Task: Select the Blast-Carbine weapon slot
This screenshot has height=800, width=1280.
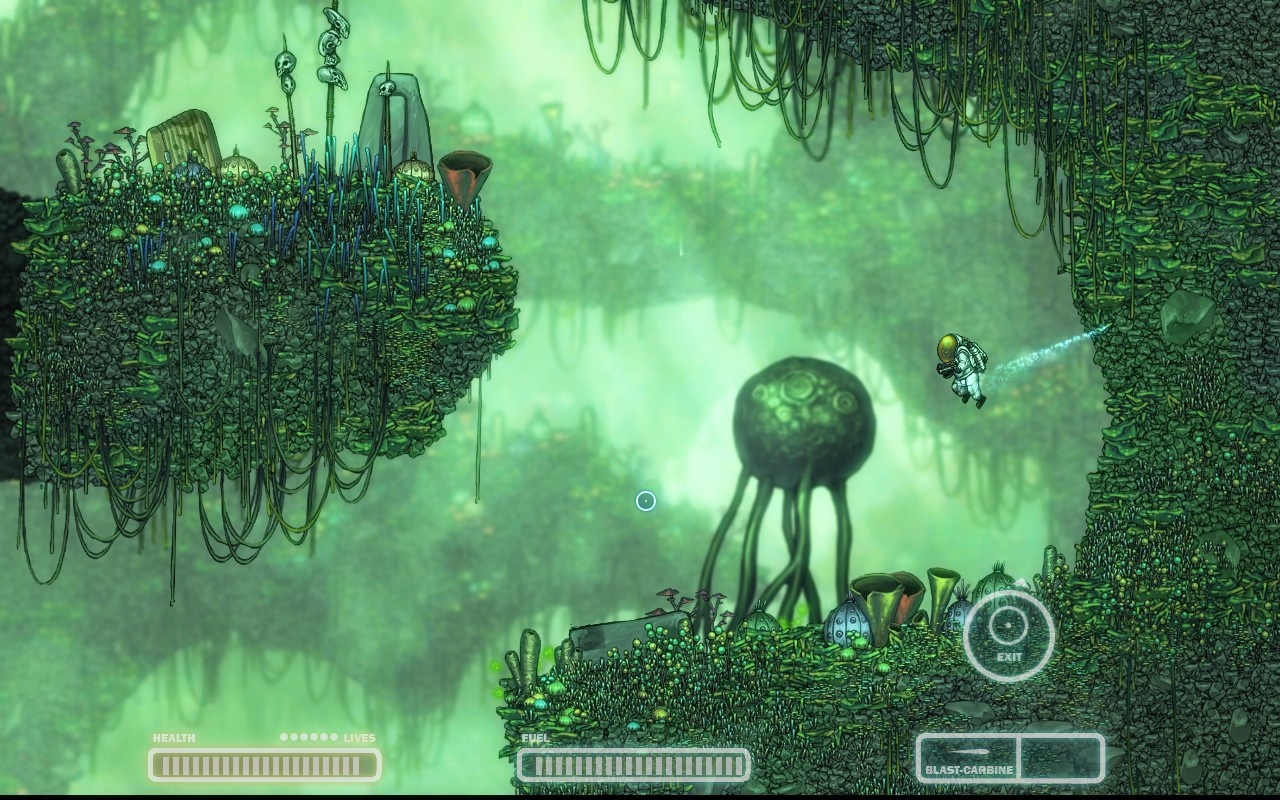Action: (968, 758)
